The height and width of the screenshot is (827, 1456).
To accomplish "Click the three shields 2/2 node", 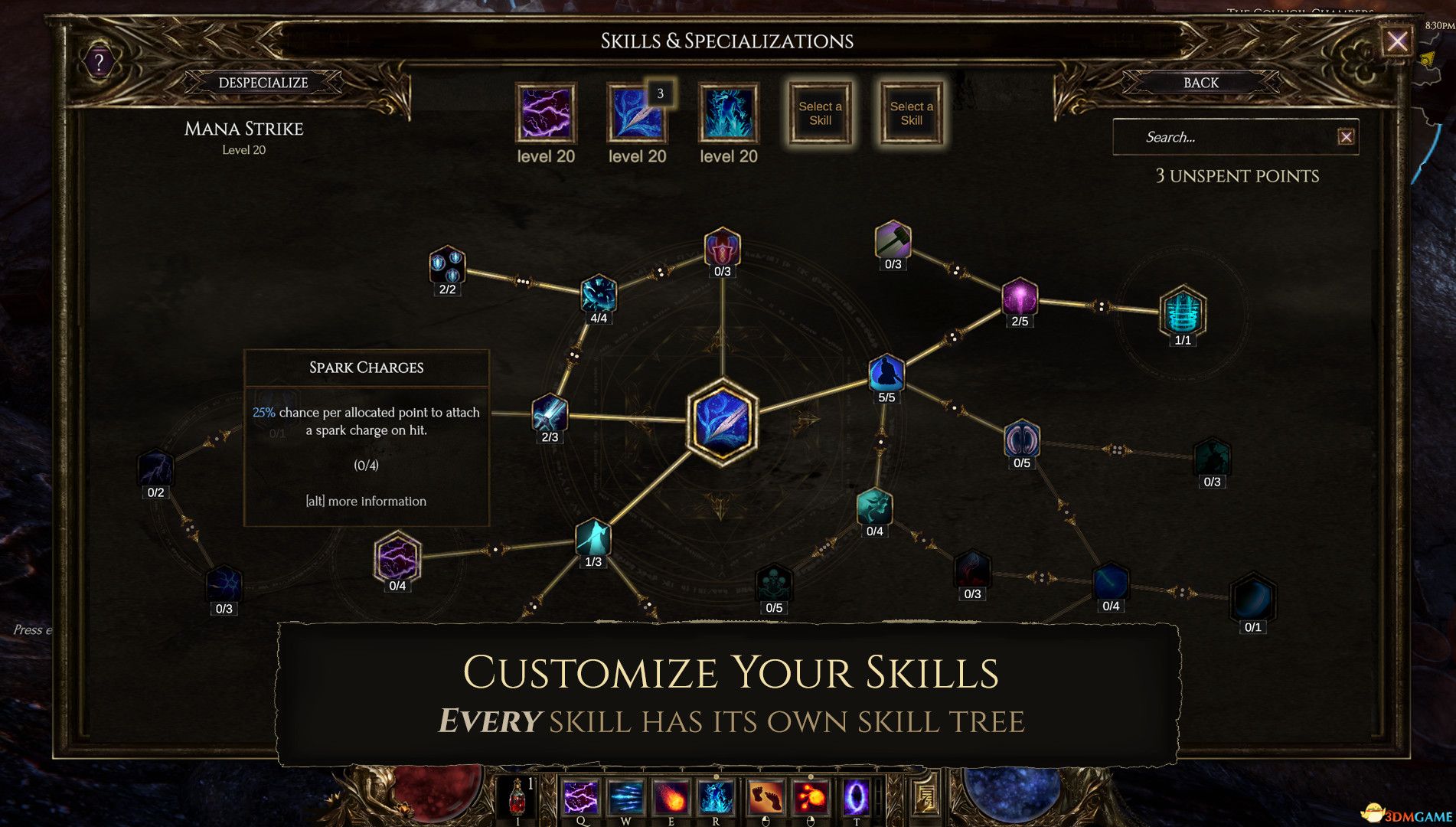I will [447, 265].
